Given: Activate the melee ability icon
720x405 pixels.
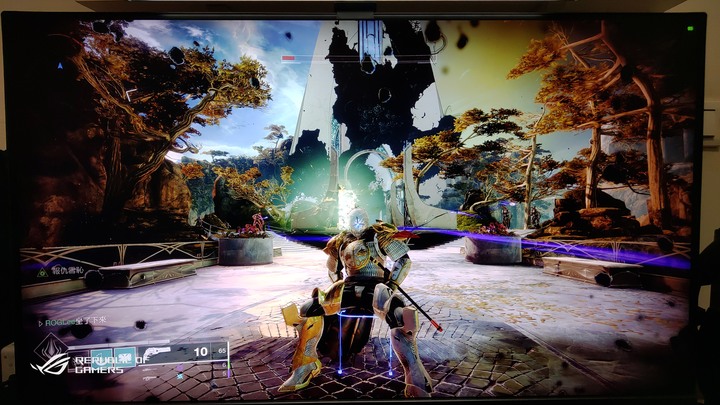Looking at the screenshot, I should coord(101,355).
